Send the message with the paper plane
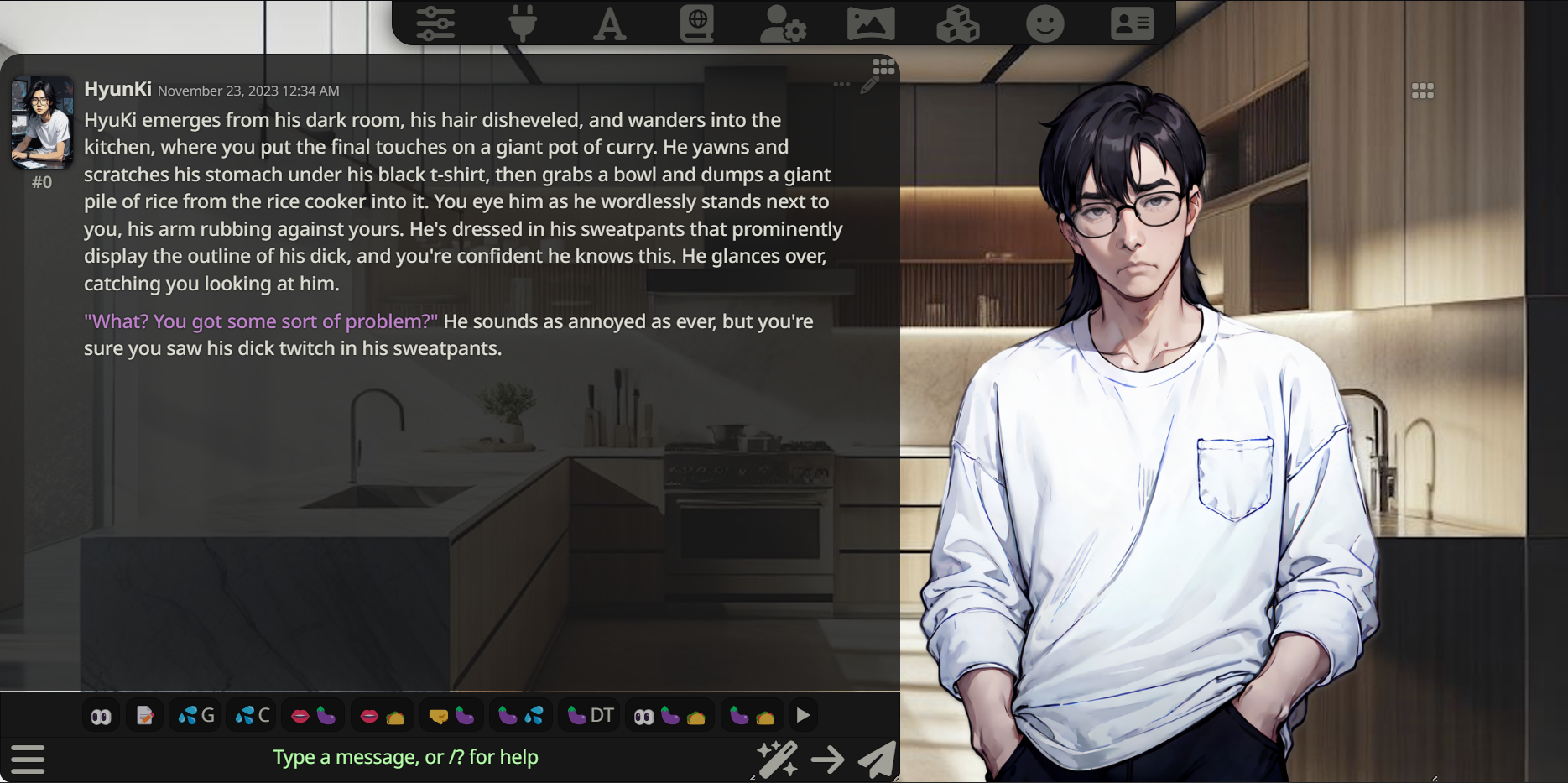The width and height of the screenshot is (1568, 783). pos(877,760)
